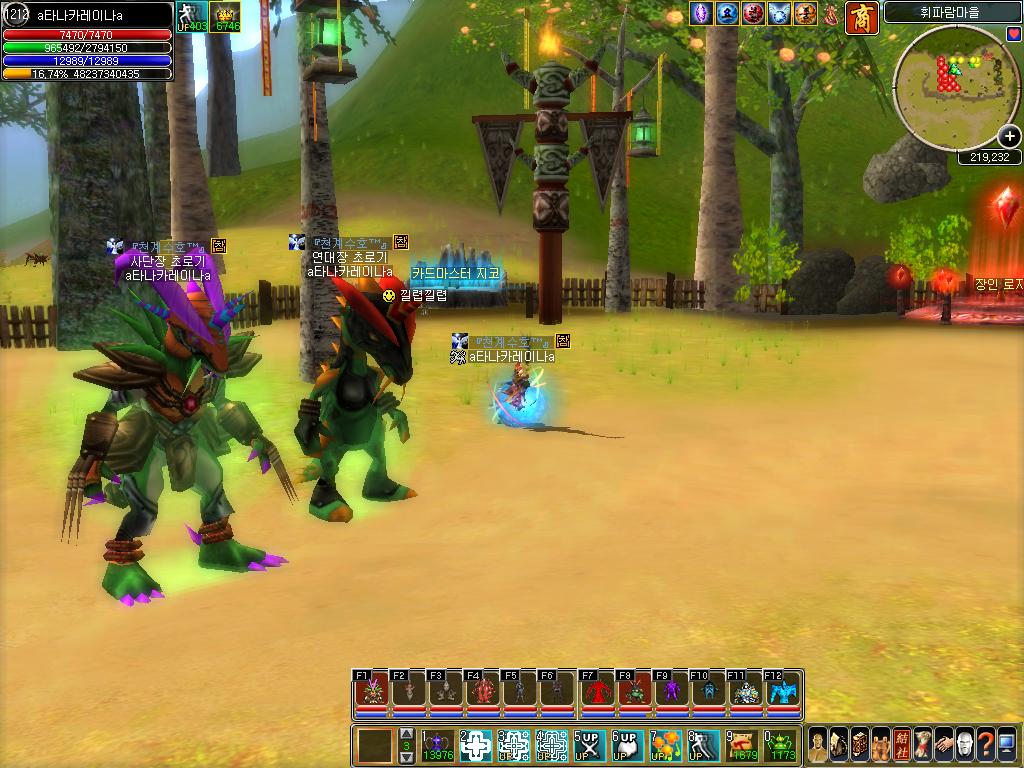Click the minimap's plus zoom button
Viewport: 1024px width, 768px height.
[x=1009, y=138]
